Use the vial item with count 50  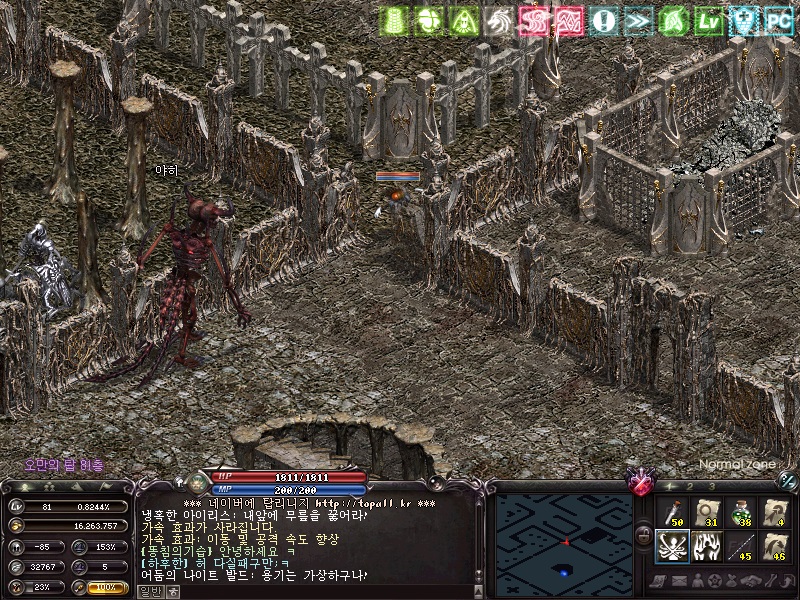coord(672,514)
